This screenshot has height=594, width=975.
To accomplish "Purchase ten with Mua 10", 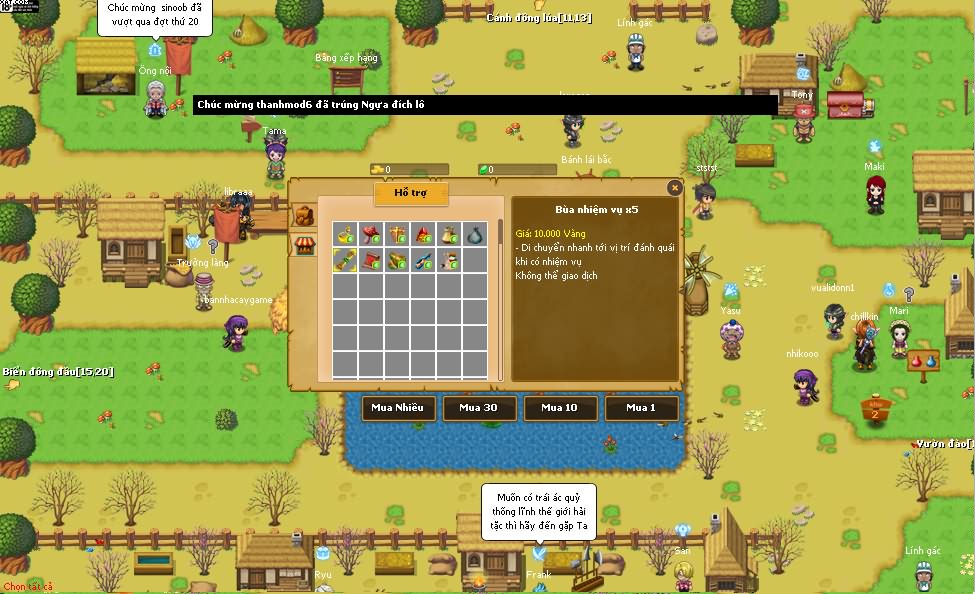I will (x=560, y=408).
